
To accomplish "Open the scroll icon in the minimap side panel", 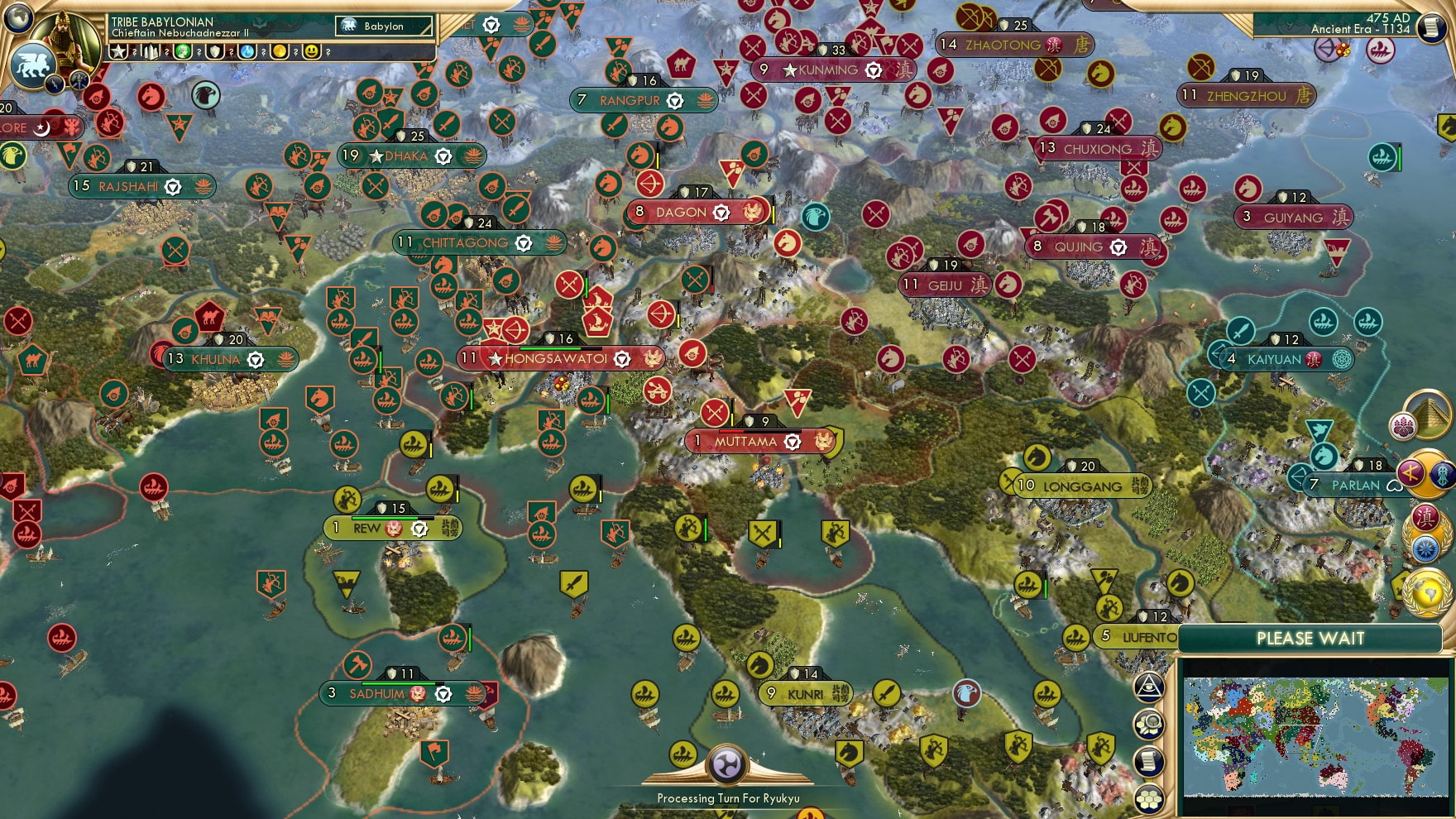I will pos(1148,761).
